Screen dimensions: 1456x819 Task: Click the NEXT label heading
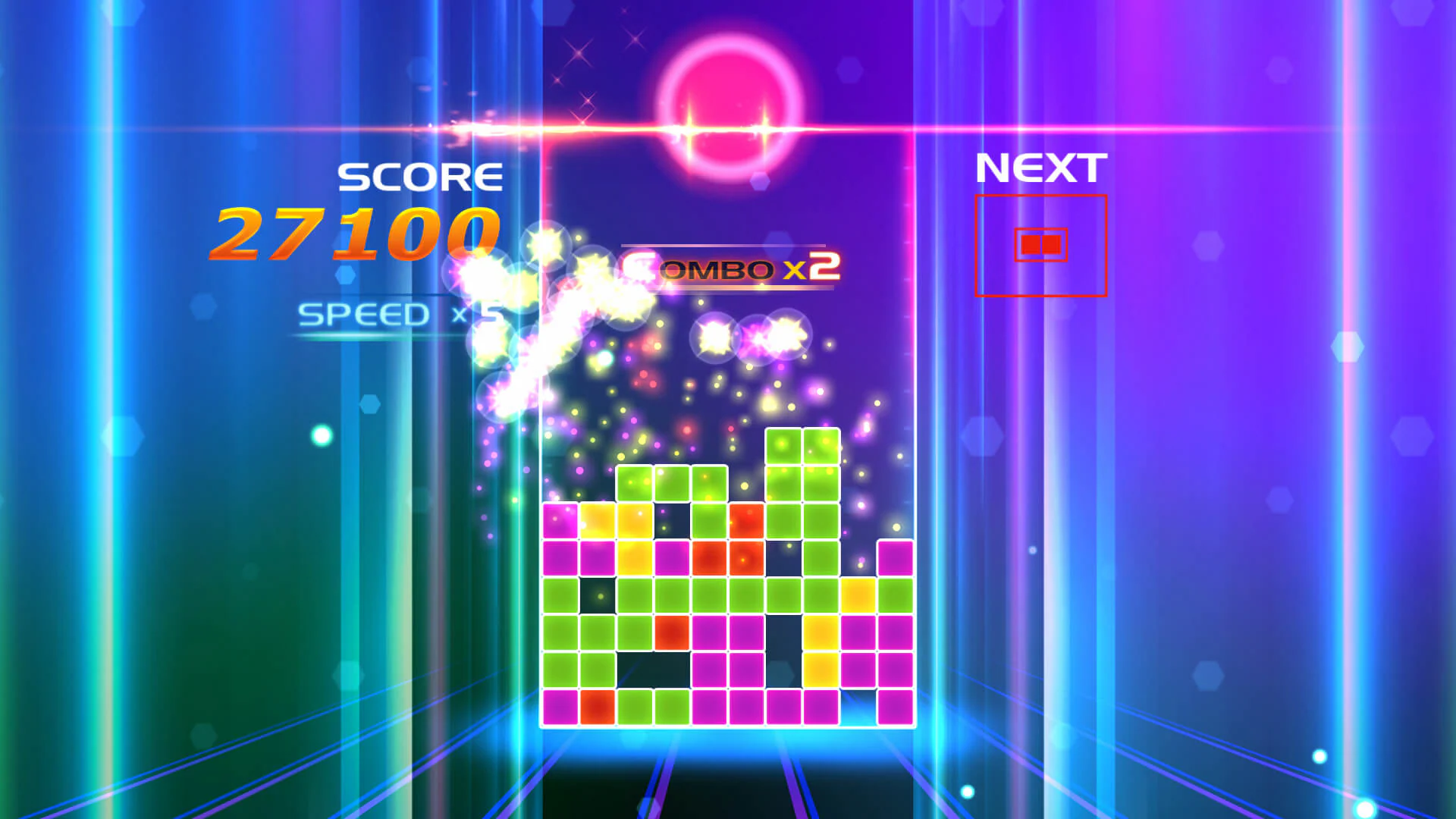click(1040, 165)
